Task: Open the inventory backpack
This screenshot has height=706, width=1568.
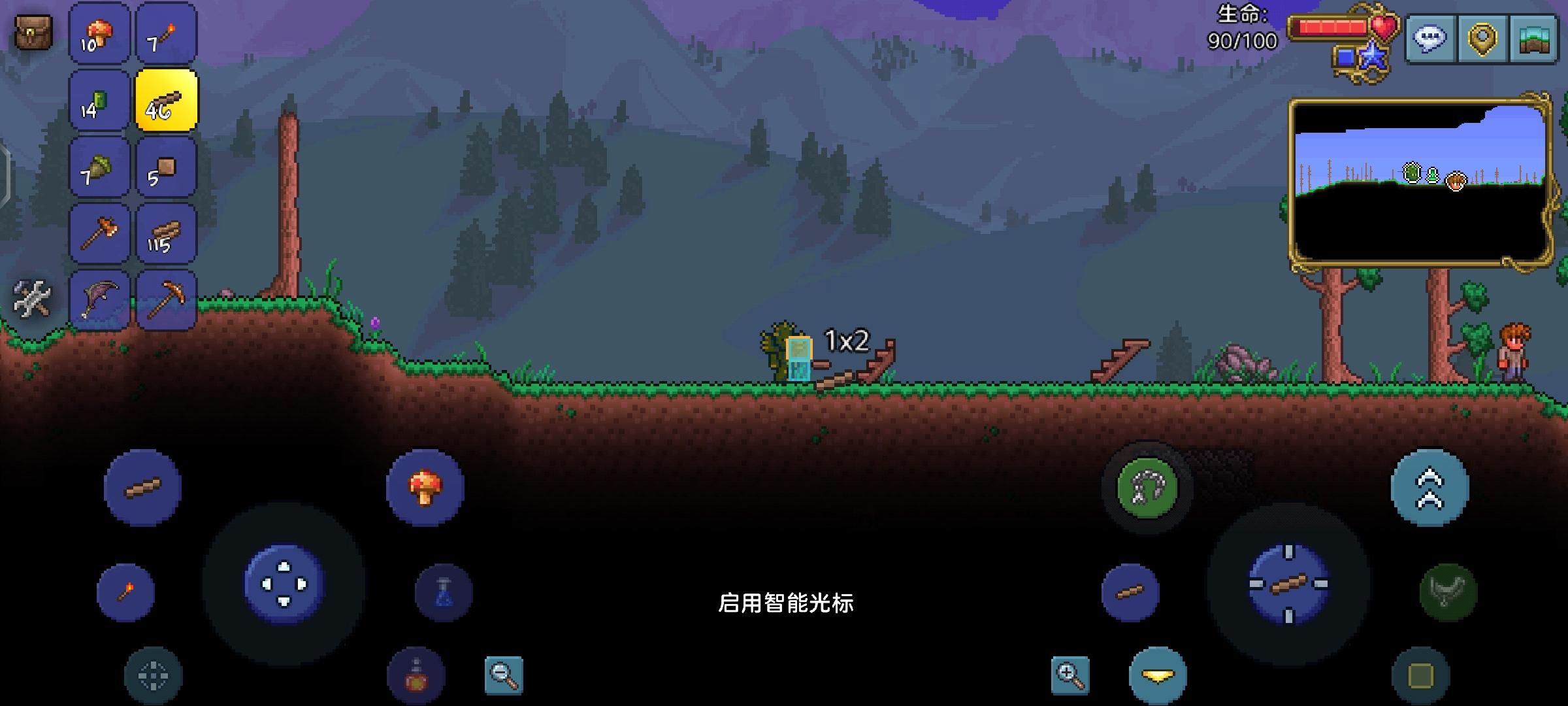Action: [x=31, y=29]
